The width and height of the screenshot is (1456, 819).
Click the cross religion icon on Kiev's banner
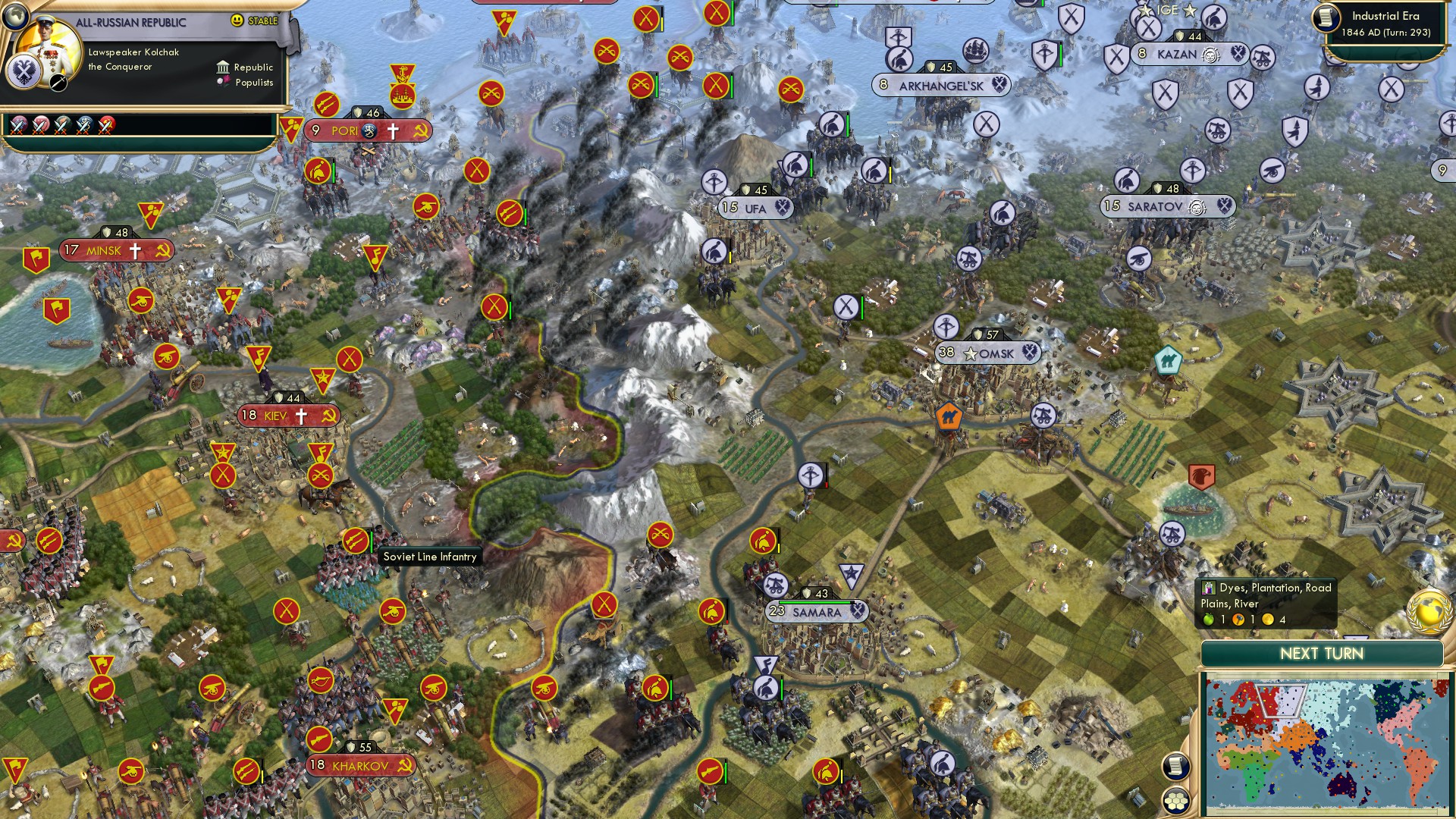[x=301, y=414]
